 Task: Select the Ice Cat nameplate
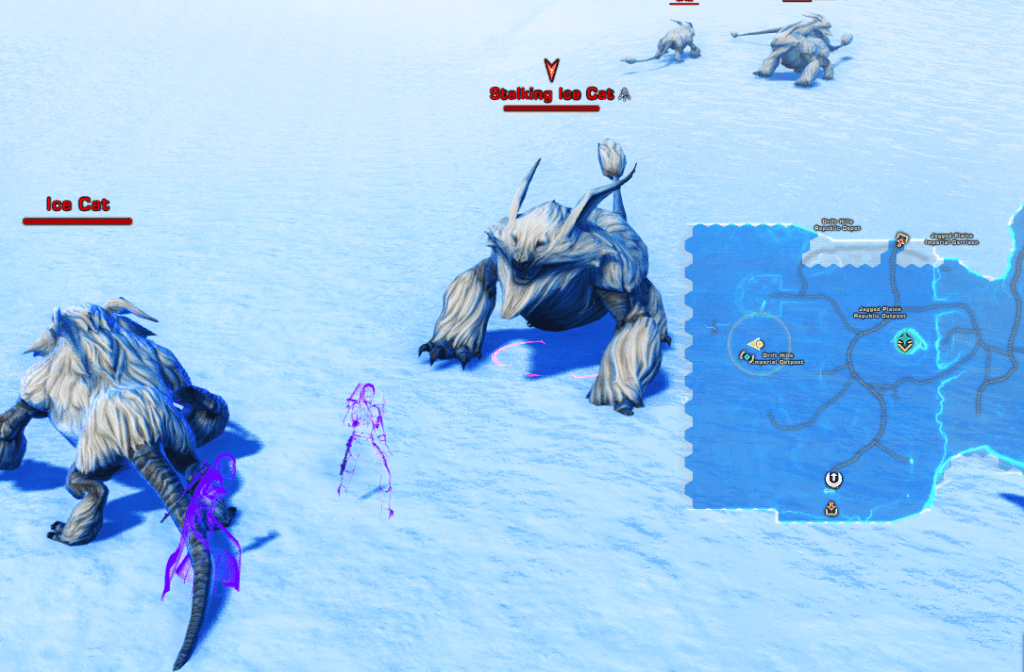point(77,205)
